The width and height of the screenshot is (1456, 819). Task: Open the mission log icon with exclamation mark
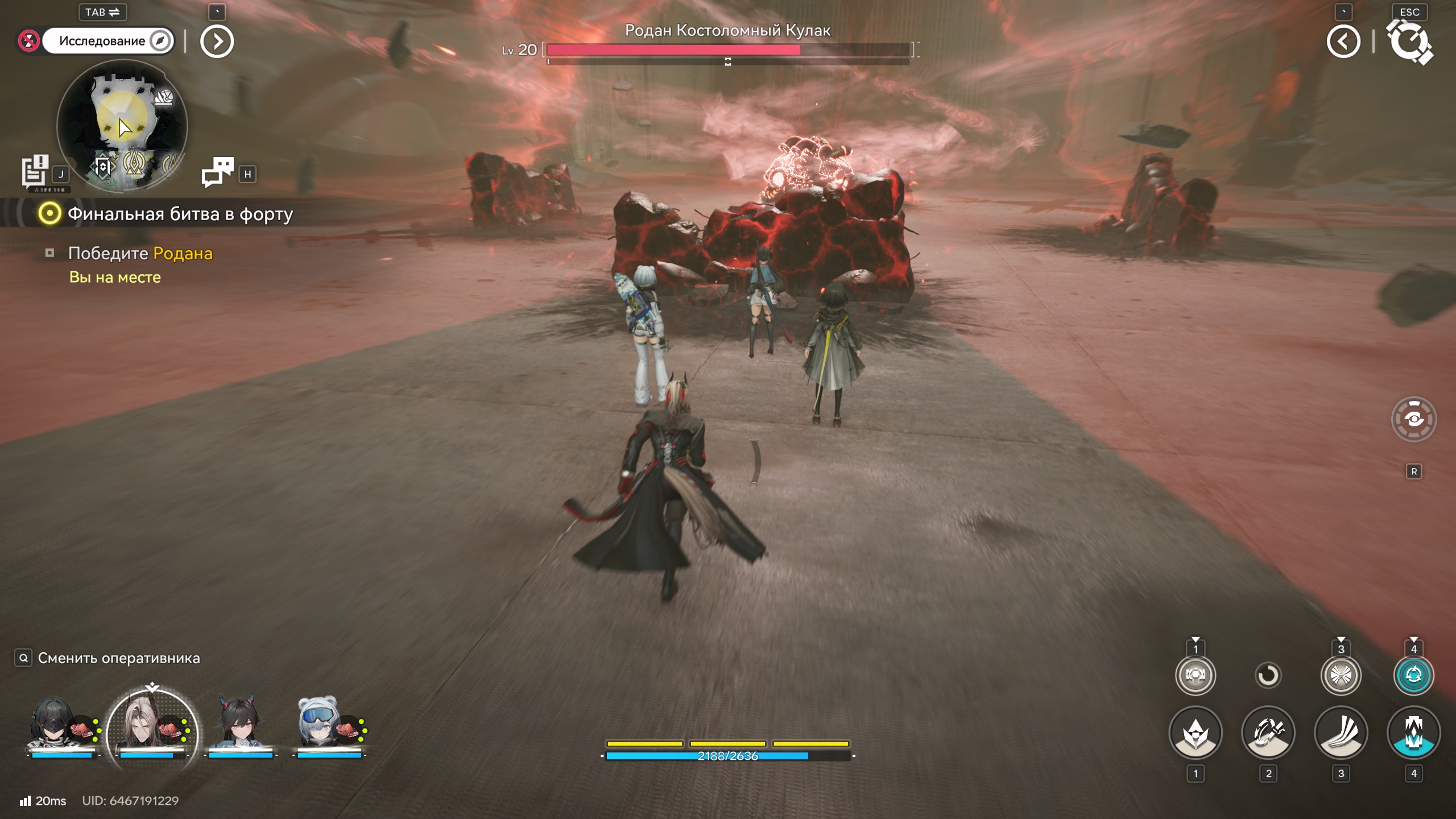[x=35, y=171]
